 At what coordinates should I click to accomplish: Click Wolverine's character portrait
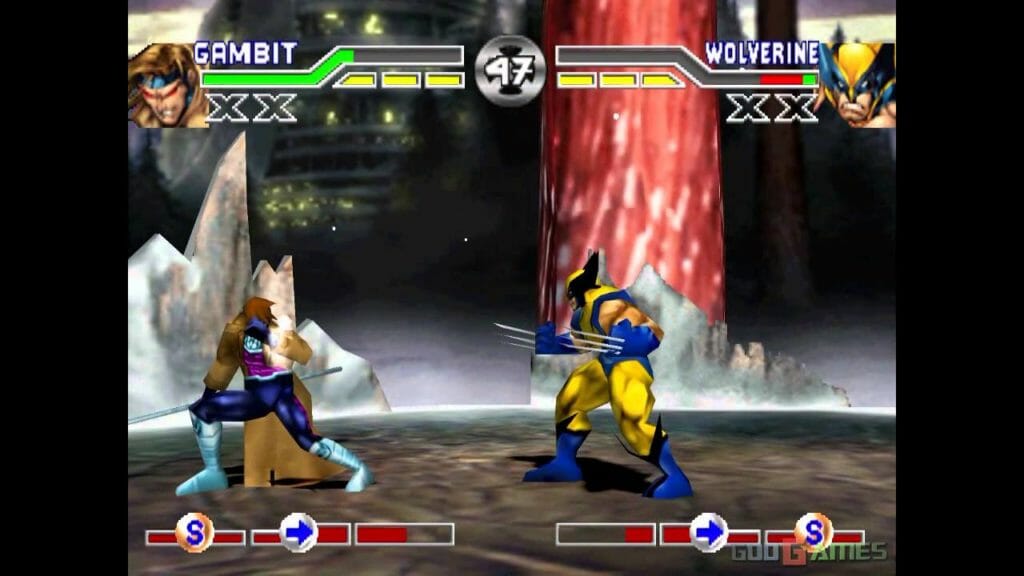(856, 85)
